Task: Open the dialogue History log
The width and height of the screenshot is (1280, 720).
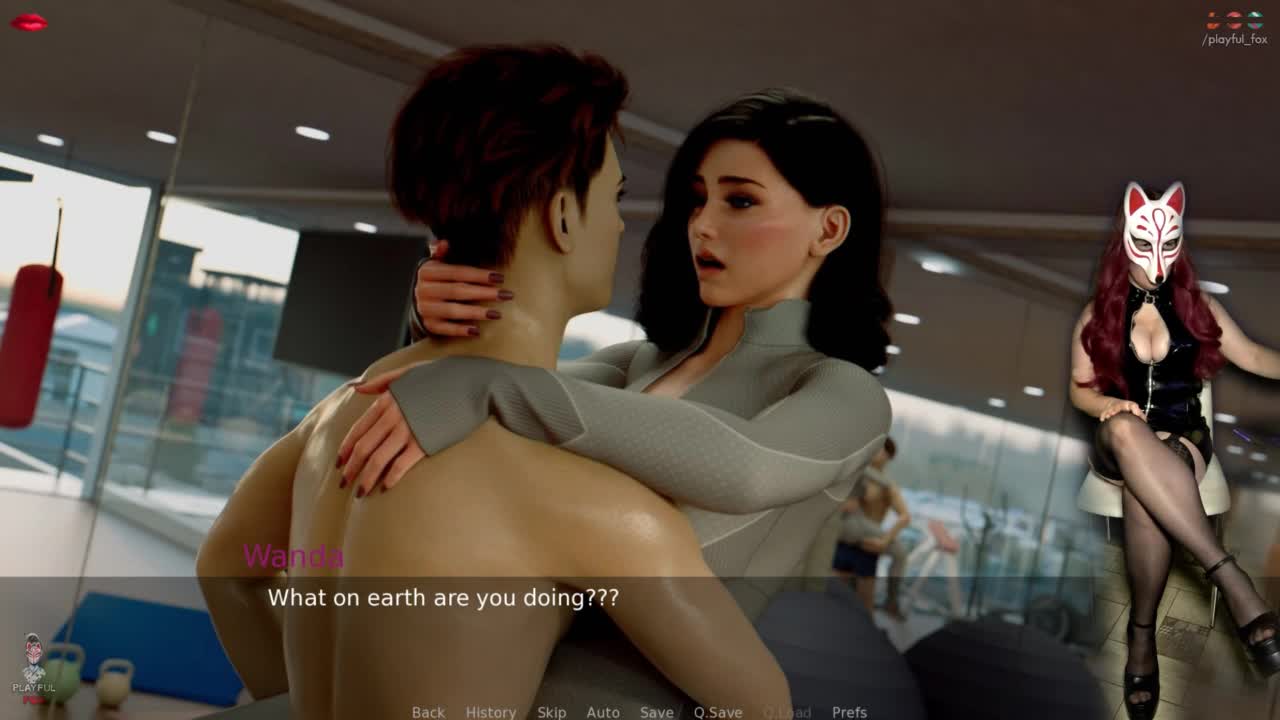Action: click(491, 712)
